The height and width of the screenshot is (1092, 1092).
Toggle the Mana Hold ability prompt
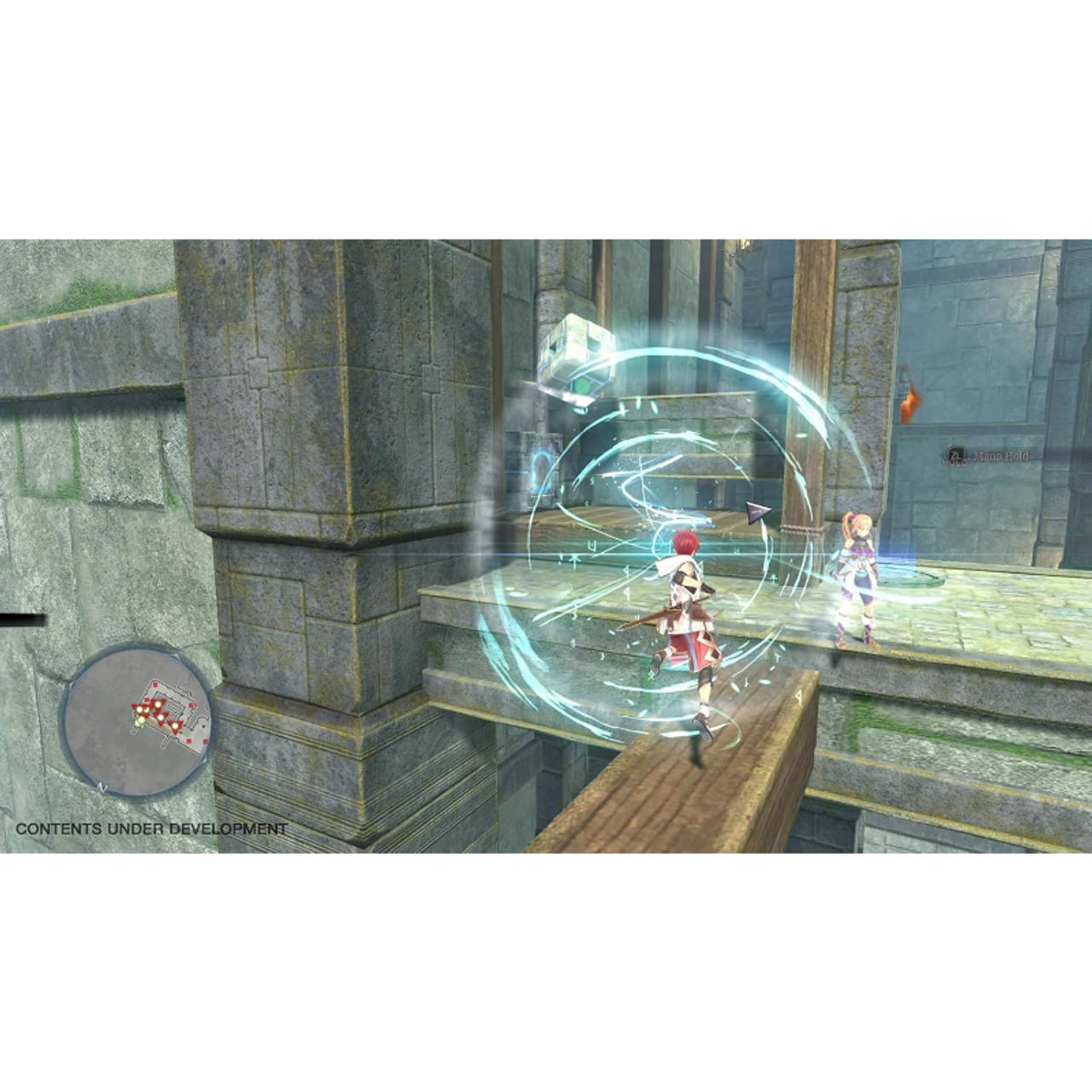(981, 456)
